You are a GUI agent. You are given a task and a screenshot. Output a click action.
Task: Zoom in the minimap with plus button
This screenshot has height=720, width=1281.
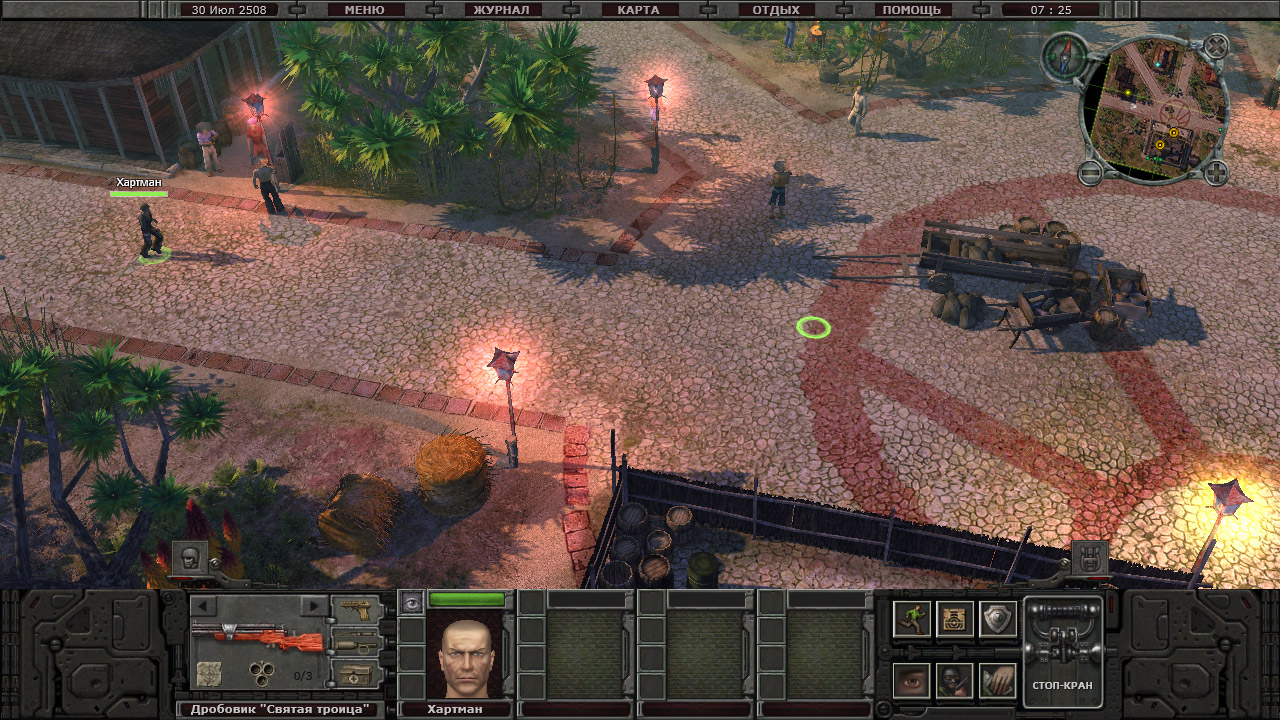[1215, 173]
